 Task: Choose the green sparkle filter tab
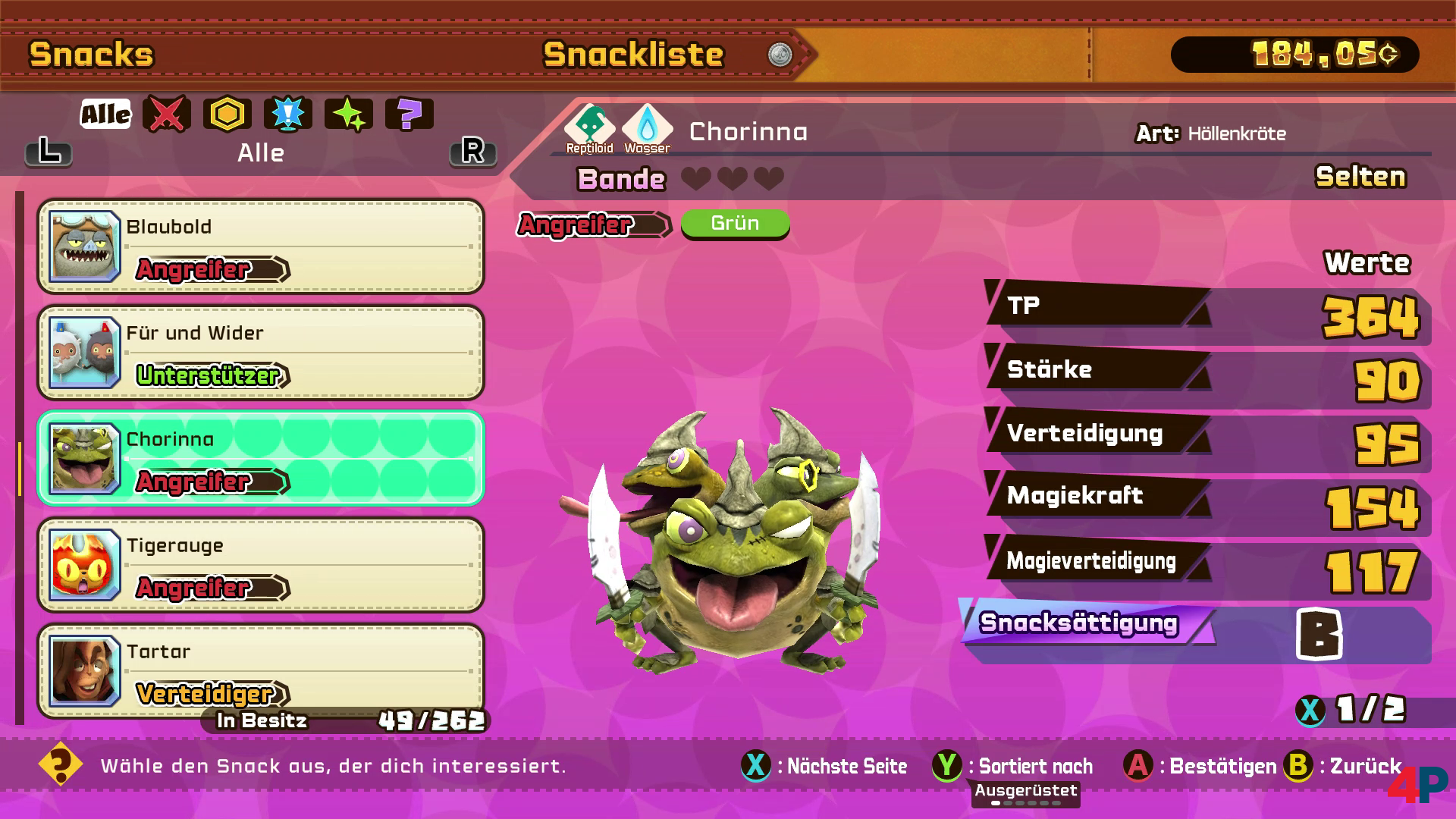pos(349,115)
